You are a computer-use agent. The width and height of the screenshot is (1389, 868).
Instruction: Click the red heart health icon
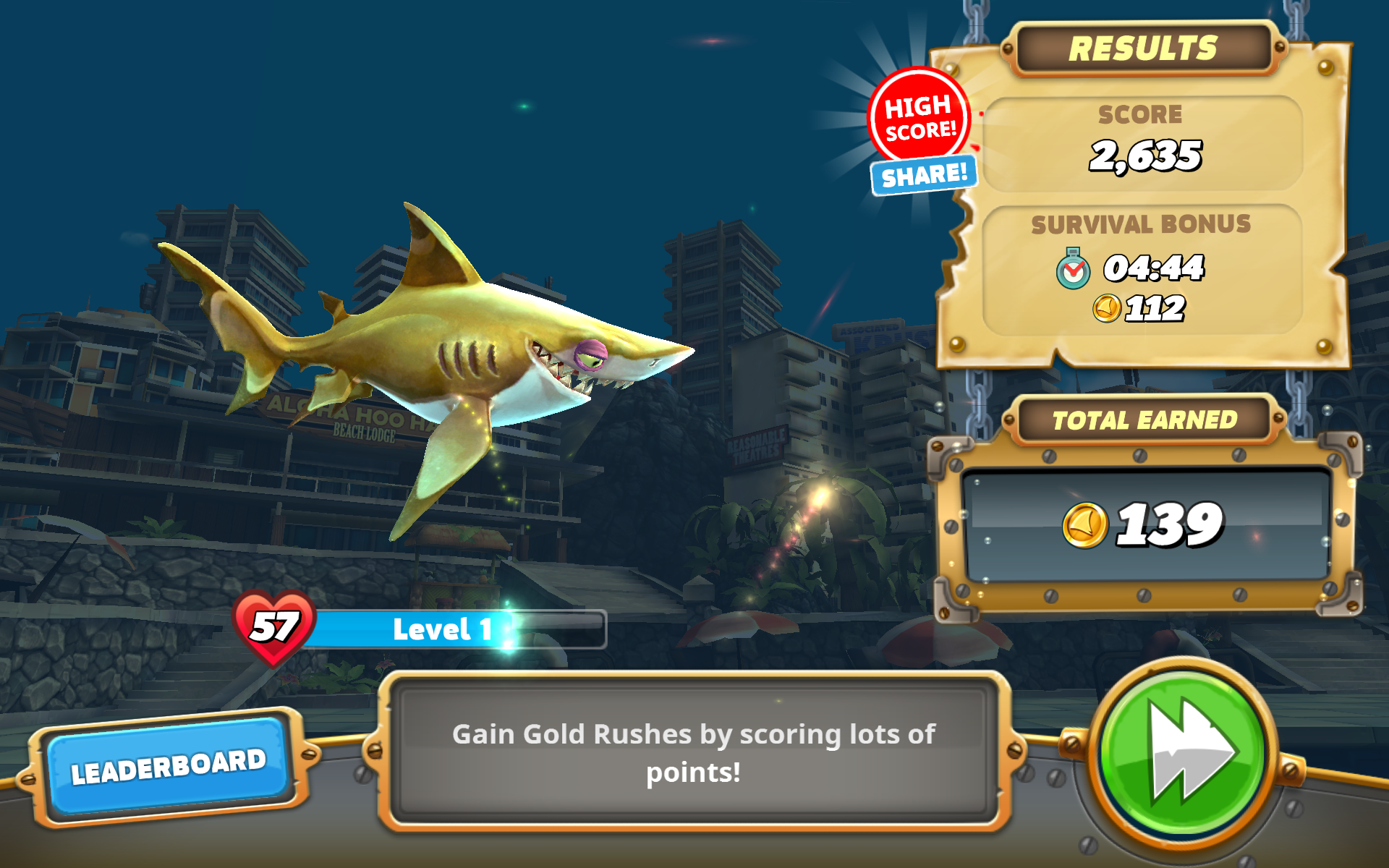[273, 626]
